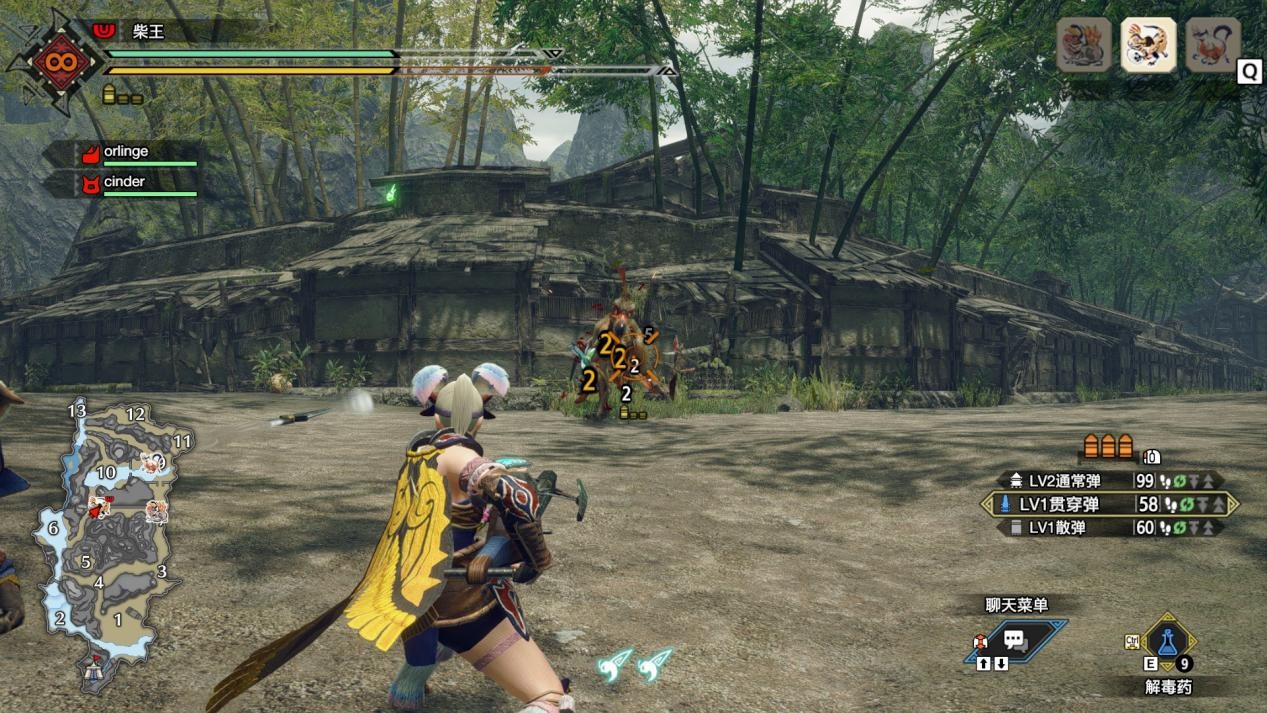1267x713 pixels.
Task: Open the area minimap
Action: (108, 540)
